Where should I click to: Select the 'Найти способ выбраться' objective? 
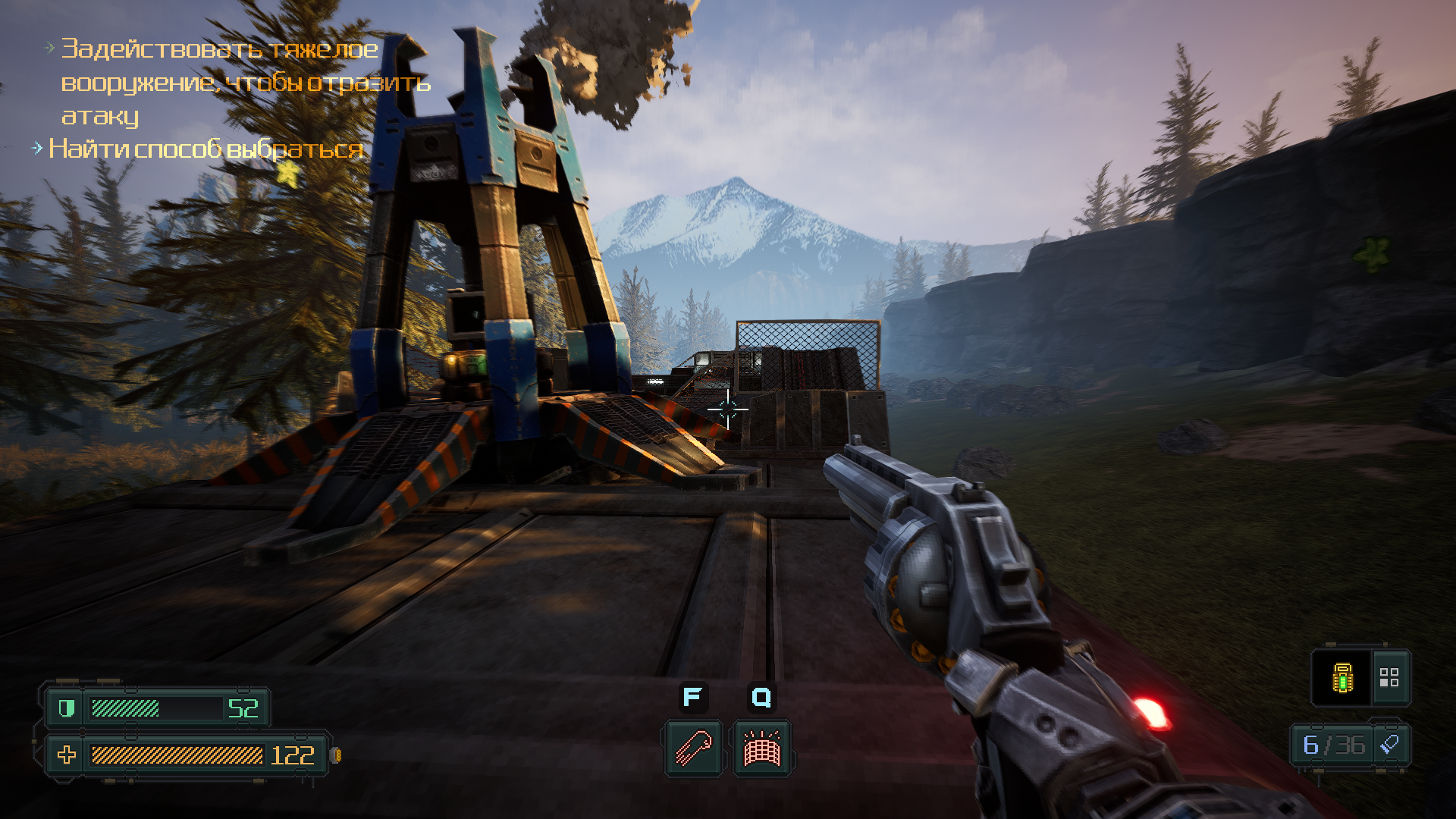pos(206,149)
